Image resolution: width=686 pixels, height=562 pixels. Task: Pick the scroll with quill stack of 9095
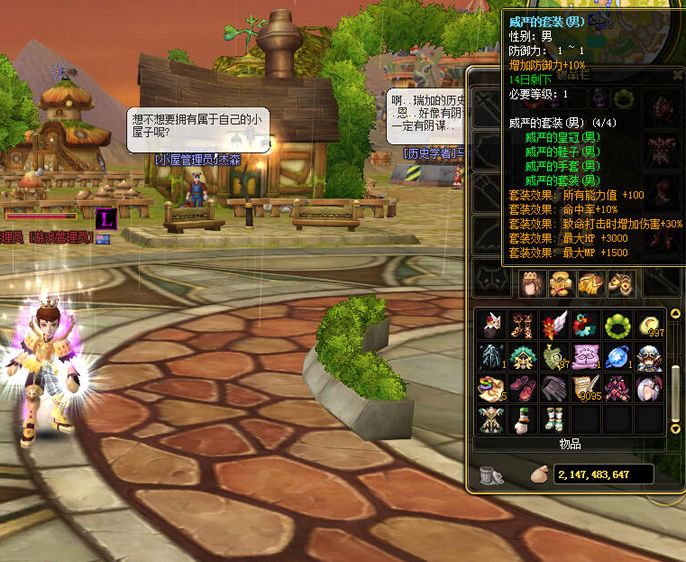(586, 388)
